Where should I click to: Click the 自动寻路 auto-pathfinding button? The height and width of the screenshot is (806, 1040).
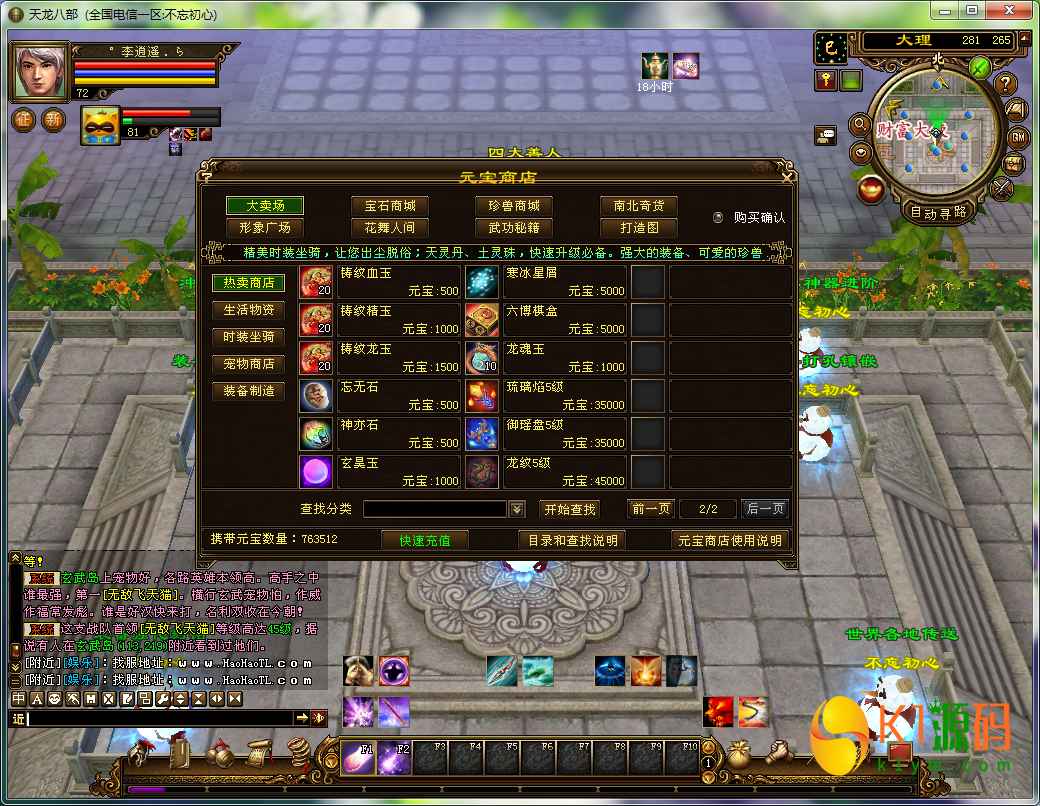point(938,212)
